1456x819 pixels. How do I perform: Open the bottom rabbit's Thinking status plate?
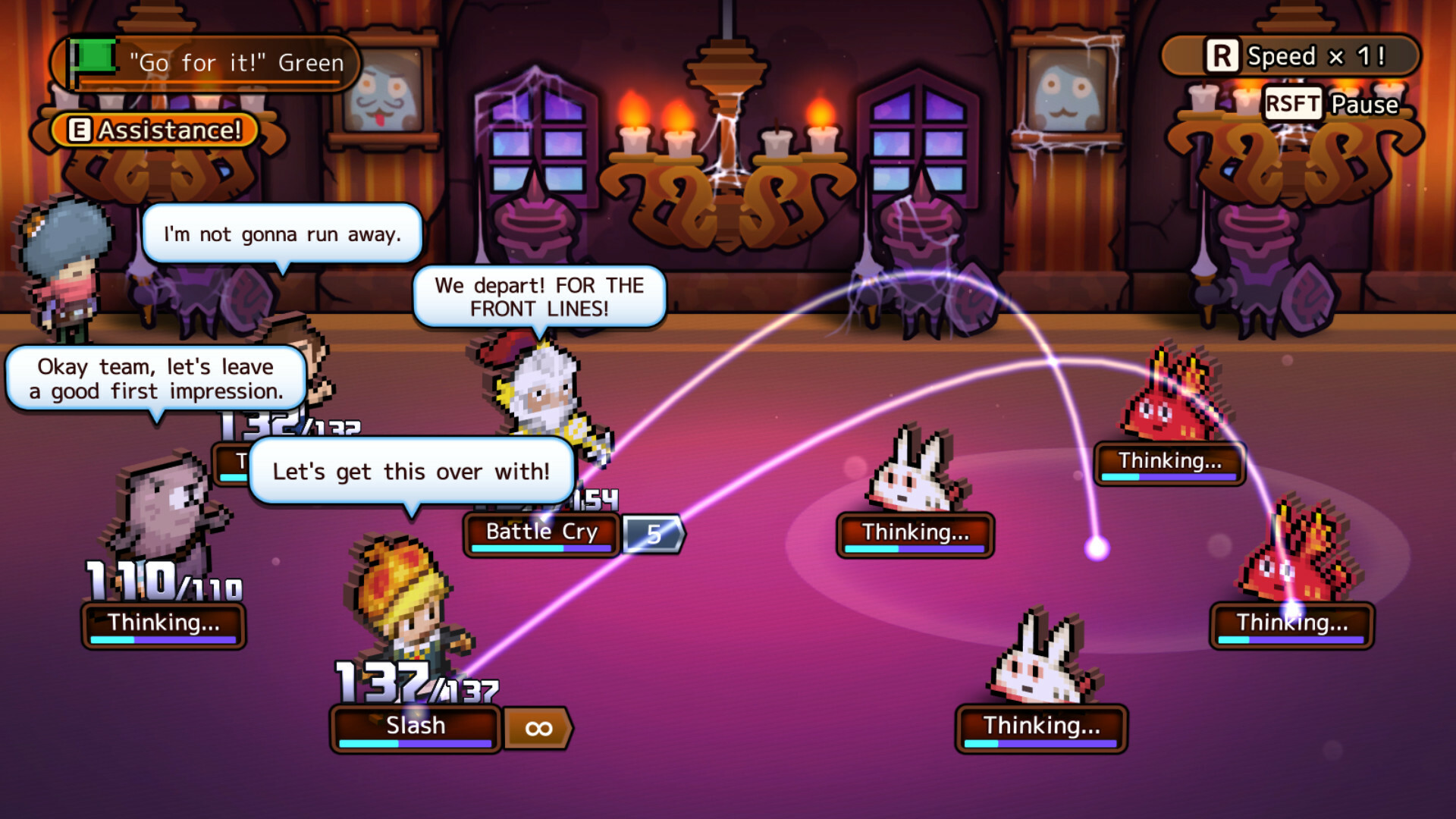(x=1040, y=726)
